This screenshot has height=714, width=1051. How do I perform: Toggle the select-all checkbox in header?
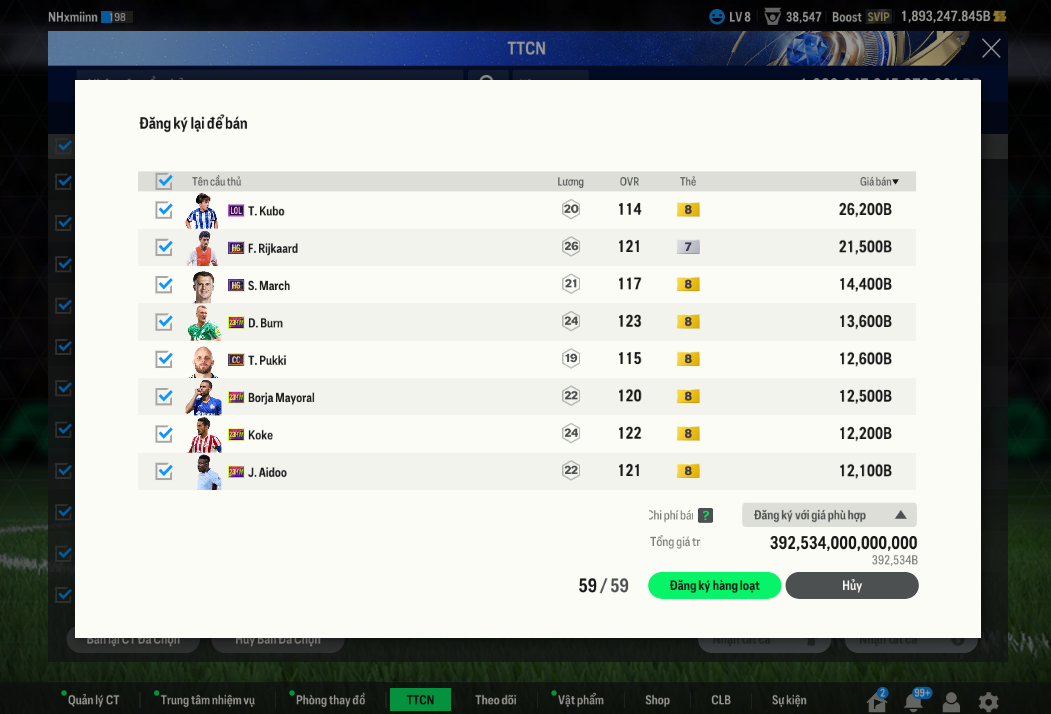(164, 182)
